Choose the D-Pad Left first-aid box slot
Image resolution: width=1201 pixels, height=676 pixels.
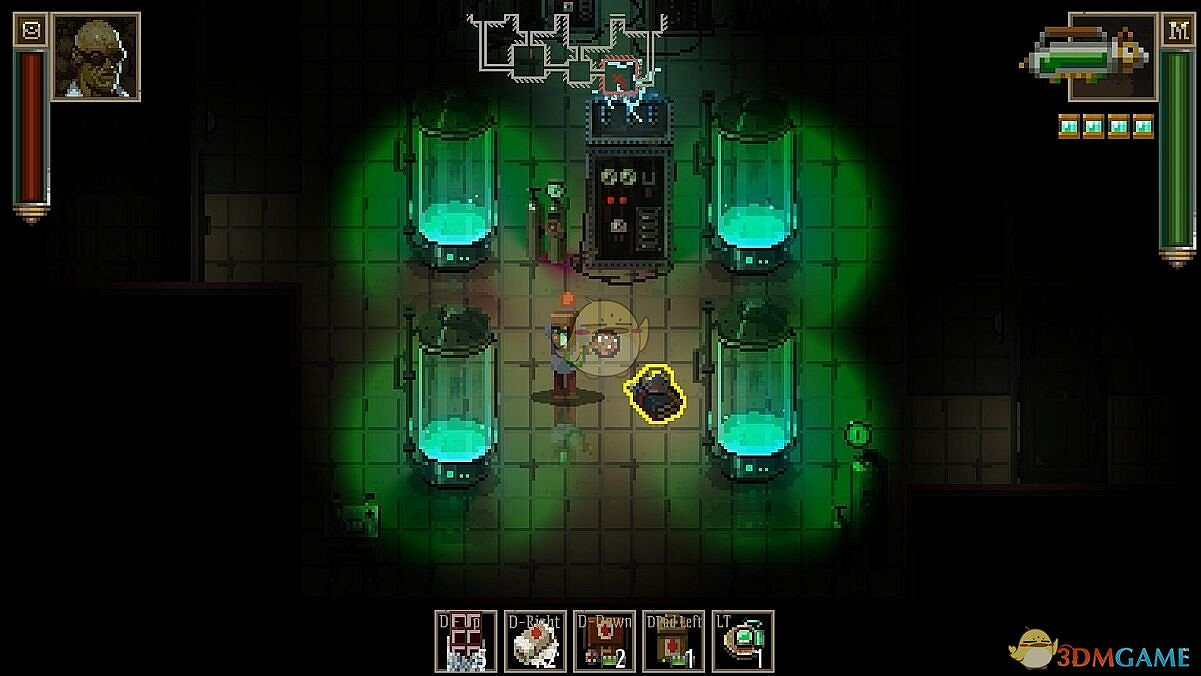[673, 641]
